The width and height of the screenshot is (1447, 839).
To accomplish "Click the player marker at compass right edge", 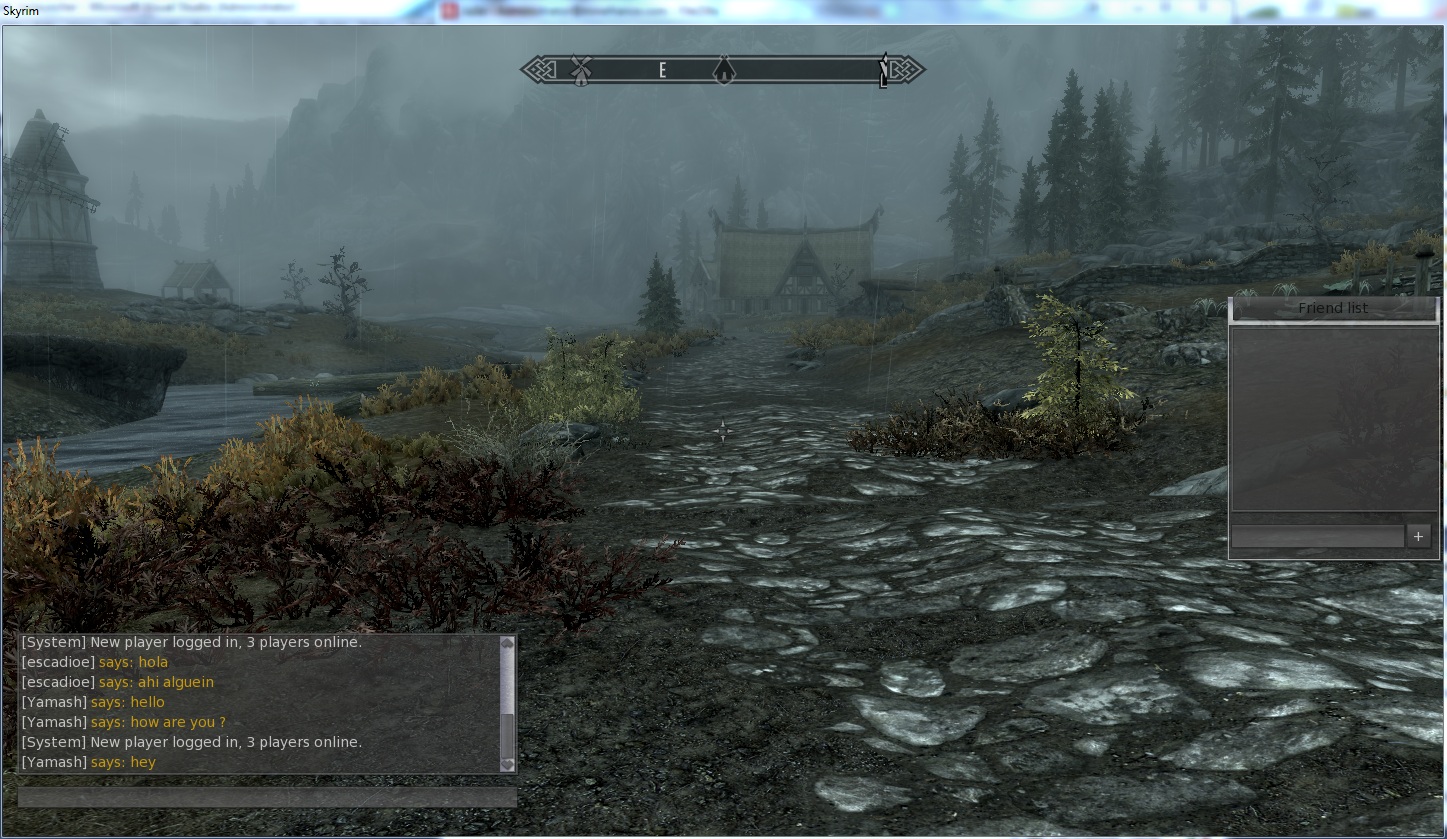I will coord(884,72).
